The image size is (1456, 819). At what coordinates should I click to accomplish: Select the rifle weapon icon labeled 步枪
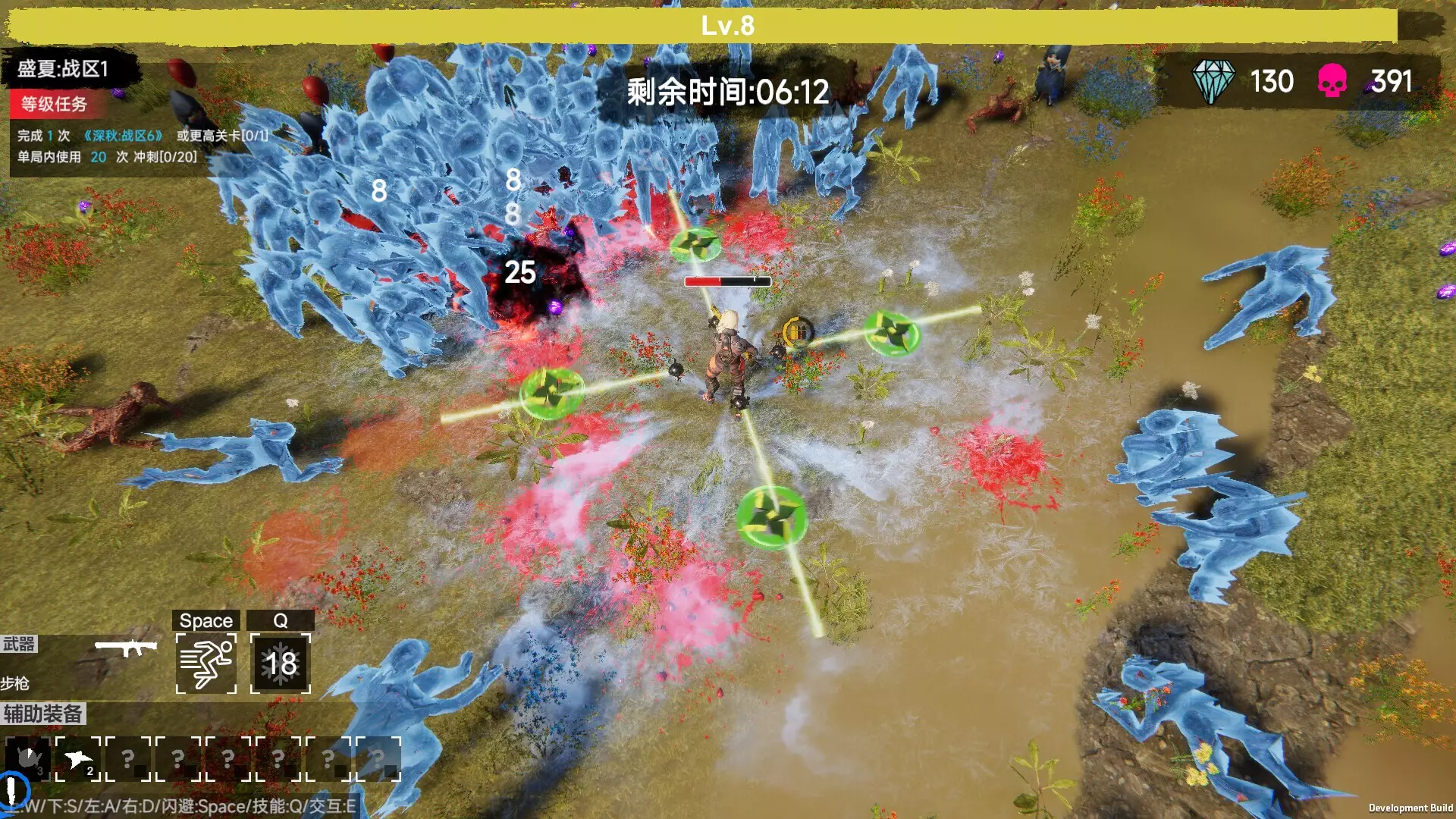127,648
